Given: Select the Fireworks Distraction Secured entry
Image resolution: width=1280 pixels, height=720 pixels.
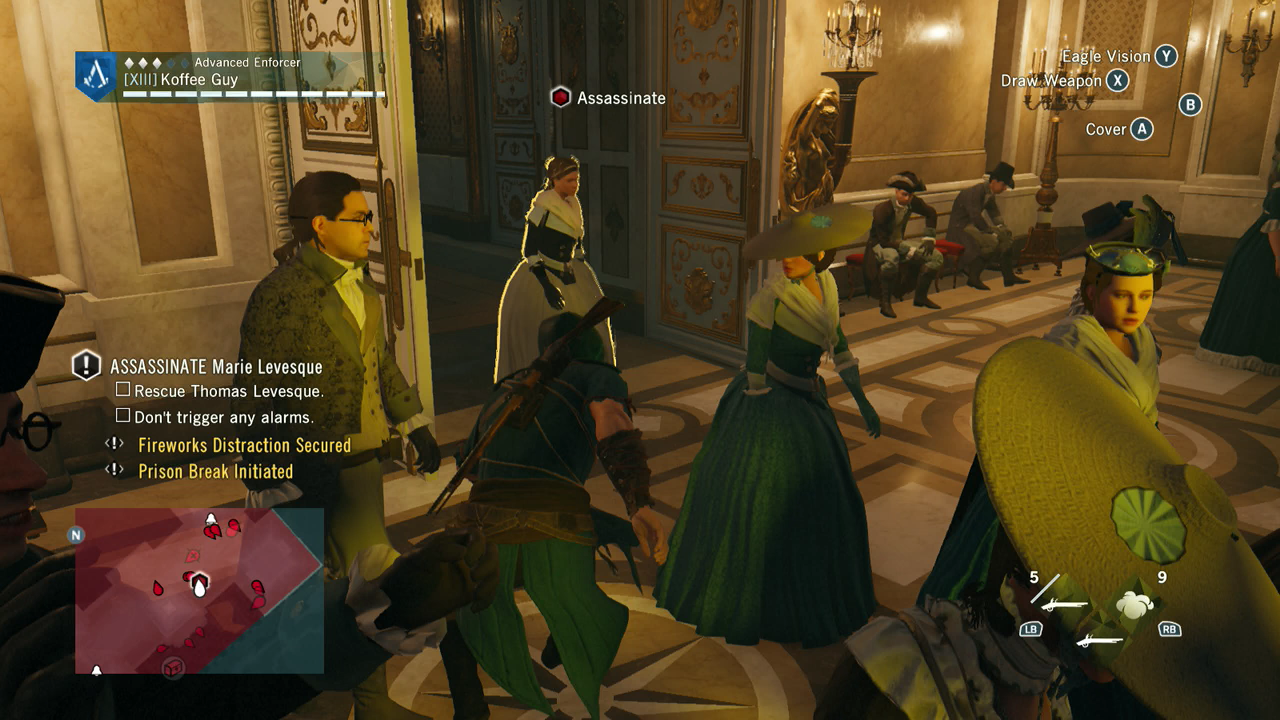Looking at the screenshot, I should (x=244, y=445).
